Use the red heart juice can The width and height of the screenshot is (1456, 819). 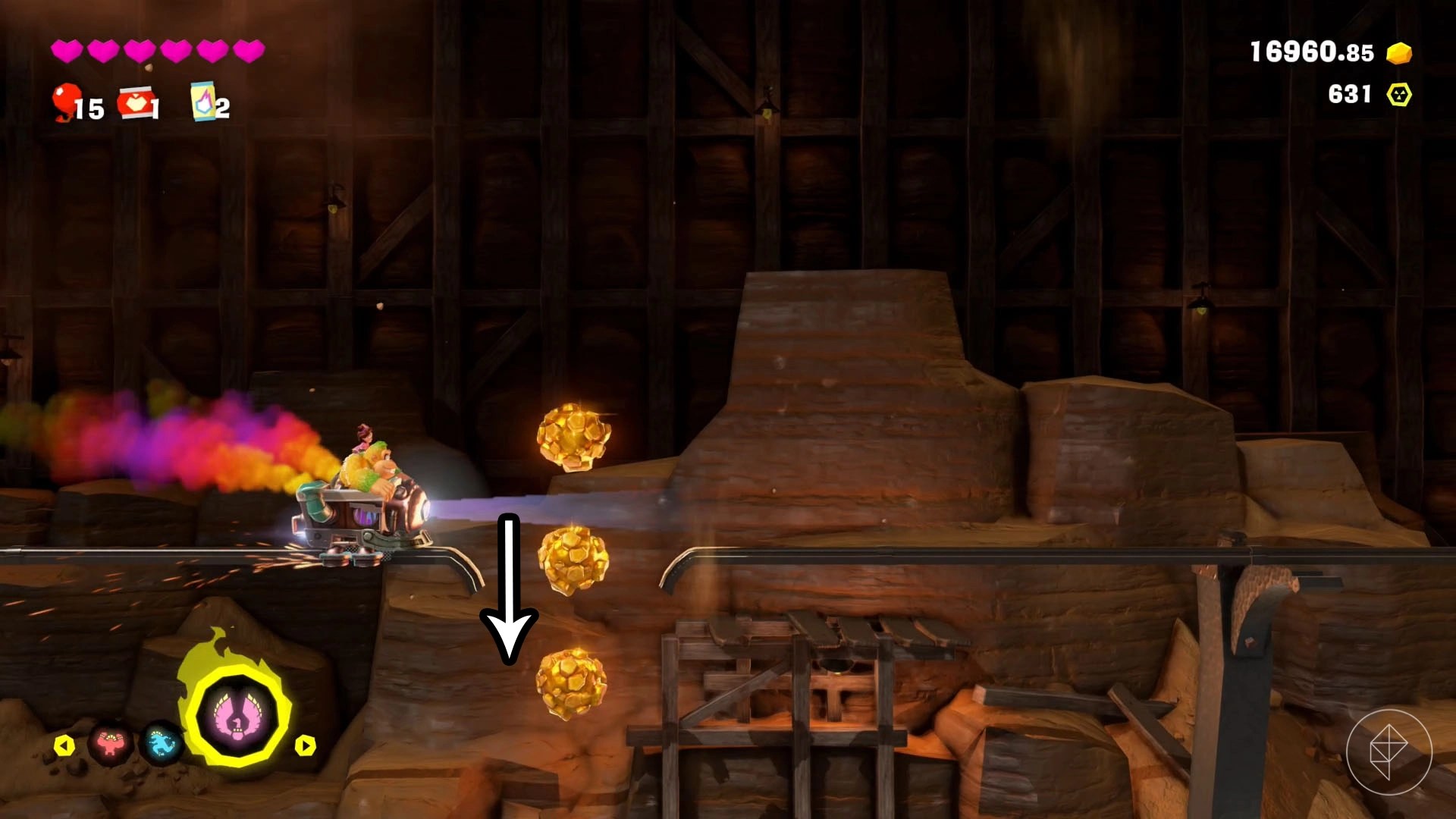point(135,102)
